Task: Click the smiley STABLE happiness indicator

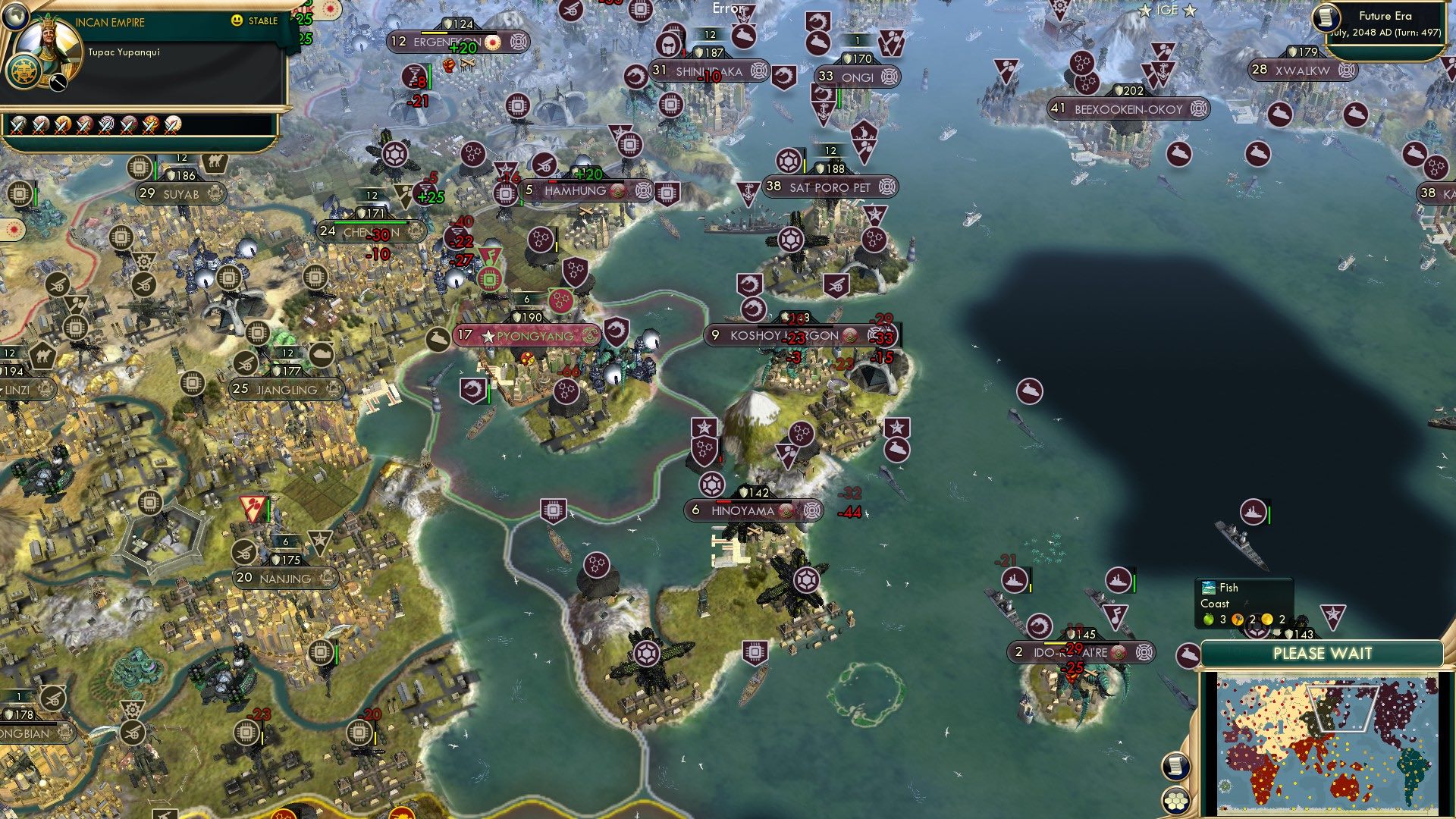Action: point(236,20)
